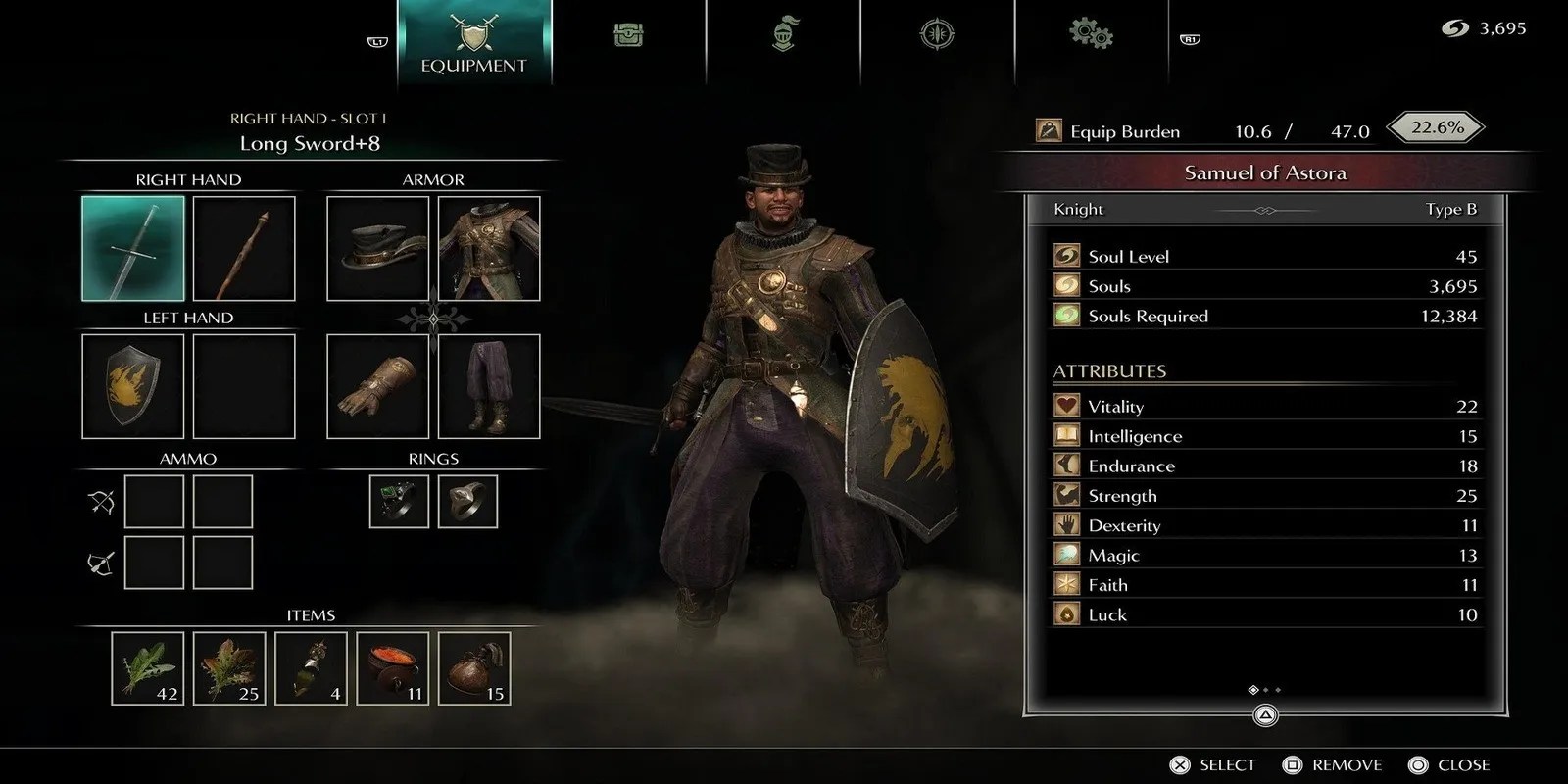Switch to the EQUIPMENT tab
The image size is (1568, 784).
click(x=472, y=43)
